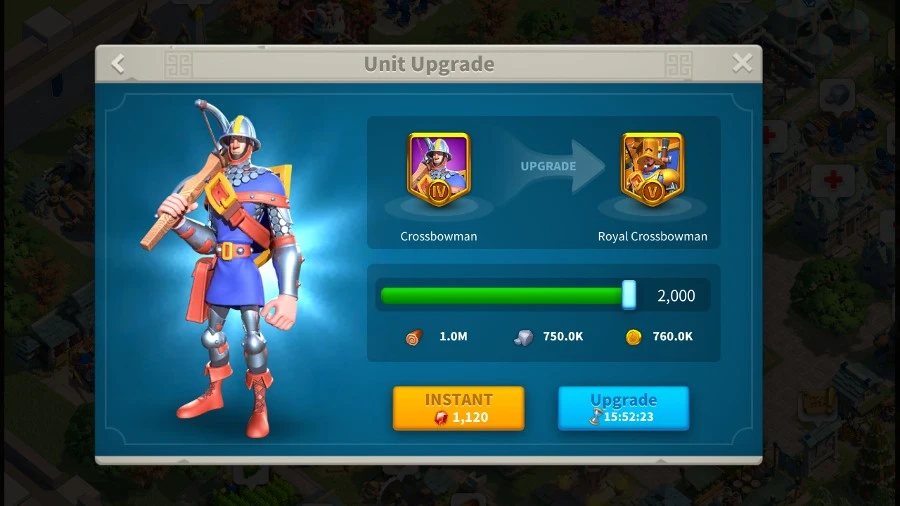This screenshot has height=506, width=900.
Task: Click the unit quantity slider handle
Action: (629, 295)
